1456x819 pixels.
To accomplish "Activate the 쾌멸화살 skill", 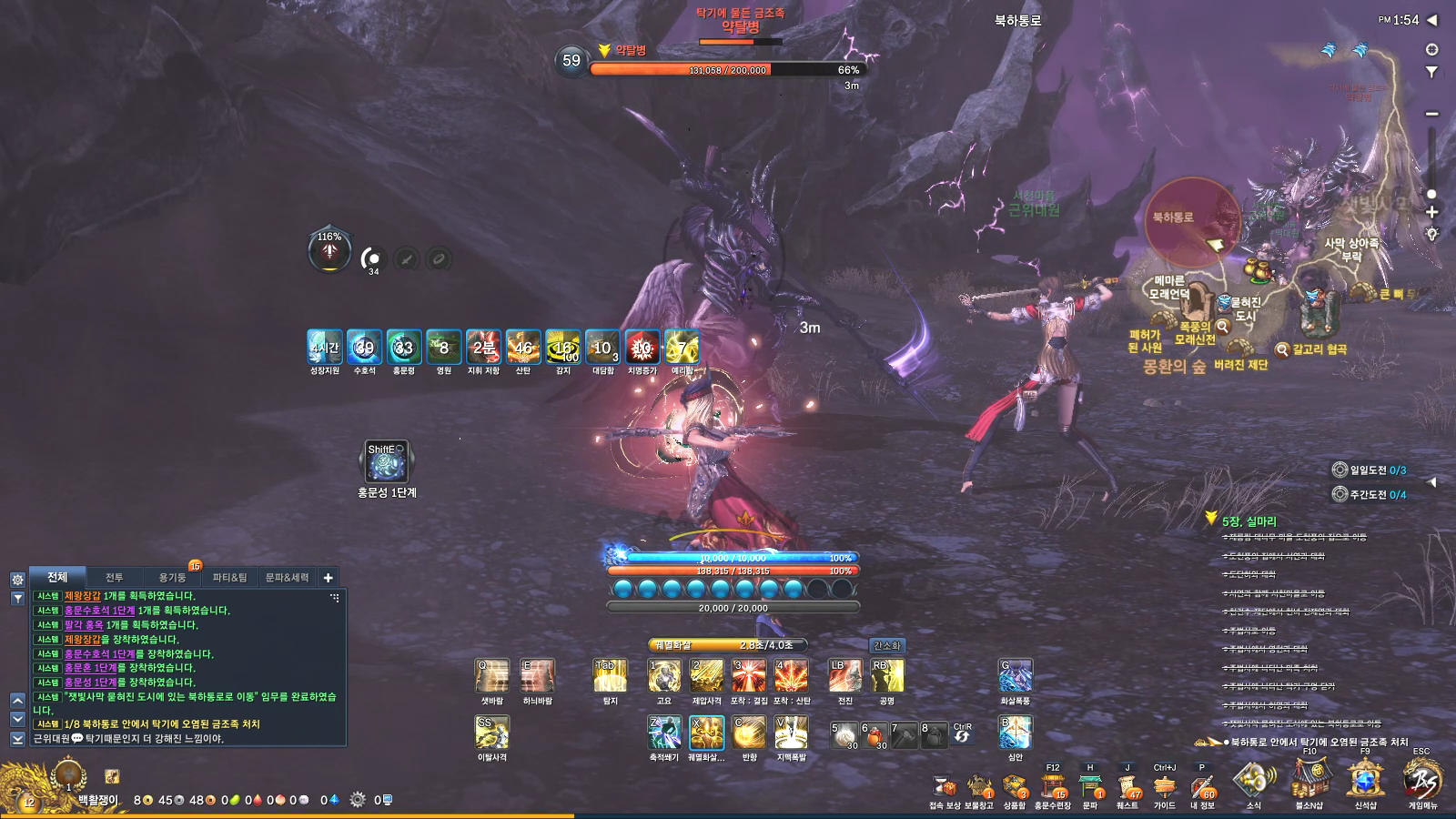I will coord(706,733).
